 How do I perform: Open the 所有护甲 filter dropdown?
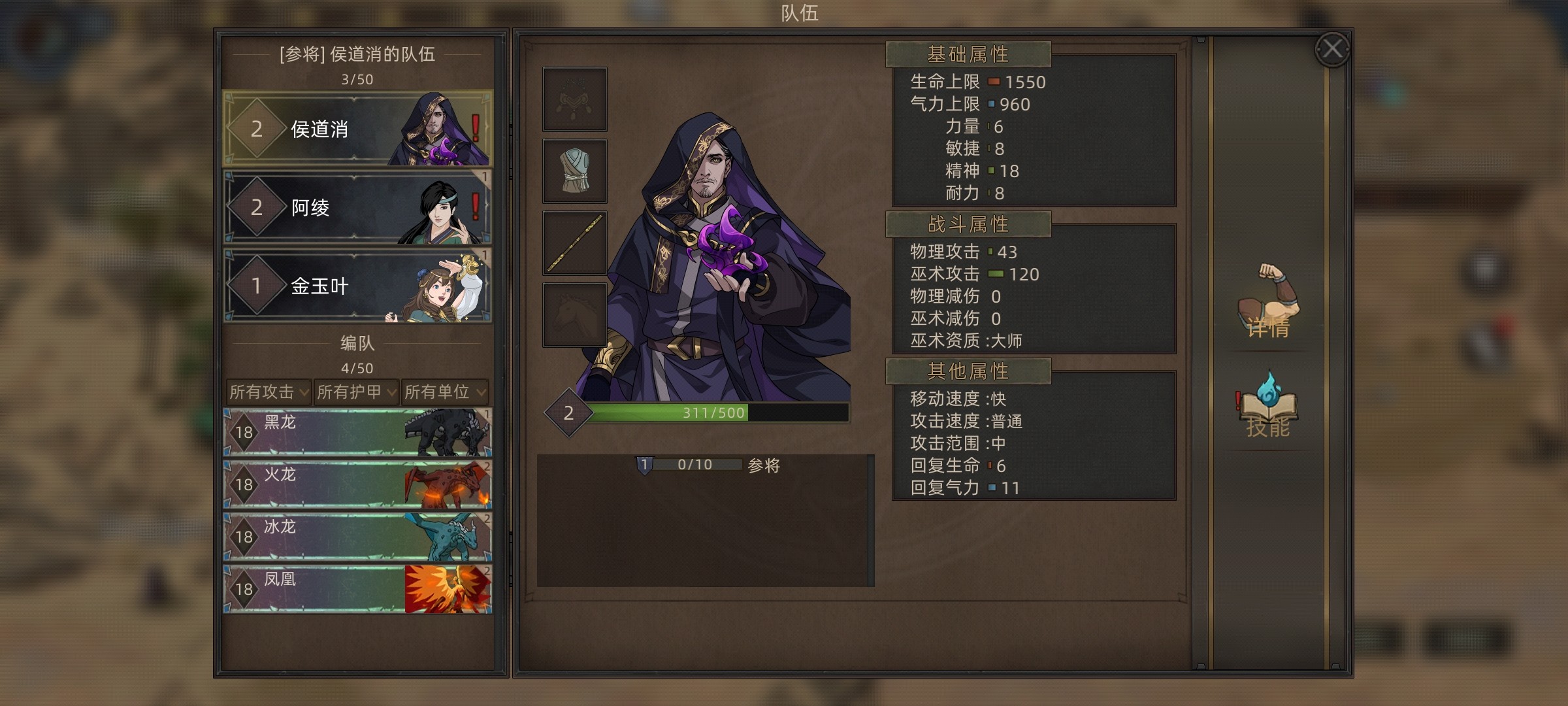pos(356,392)
